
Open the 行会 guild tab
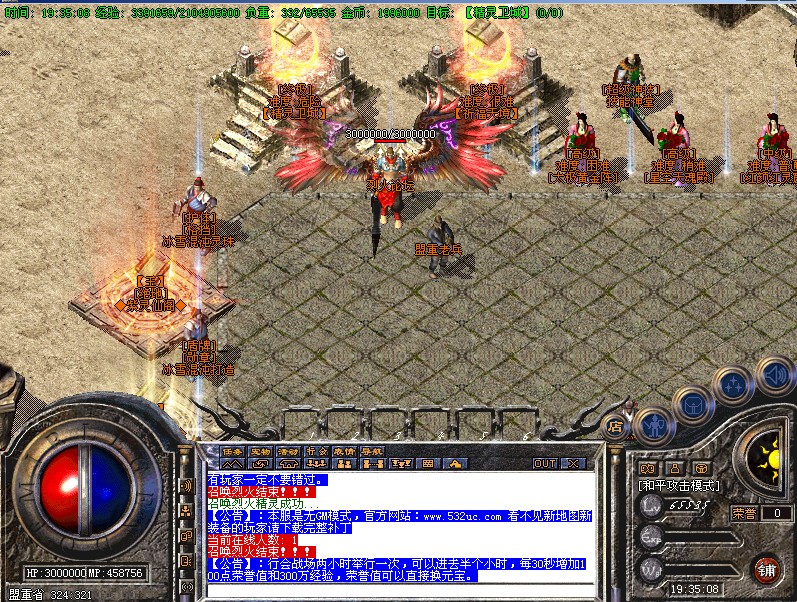pyautogui.click(x=316, y=450)
